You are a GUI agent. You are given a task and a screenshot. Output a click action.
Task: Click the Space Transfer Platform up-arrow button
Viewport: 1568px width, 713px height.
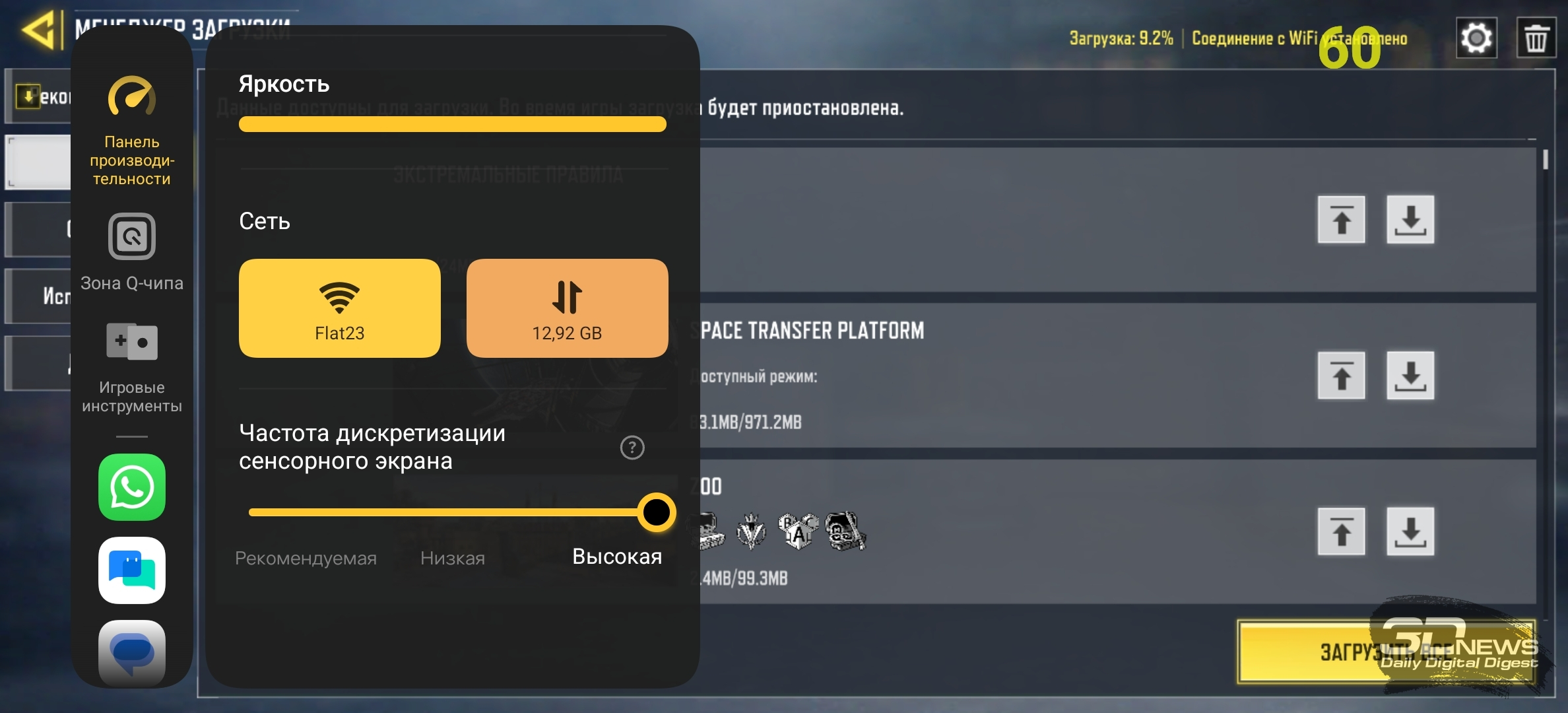pyautogui.click(x=1341, y=376)
